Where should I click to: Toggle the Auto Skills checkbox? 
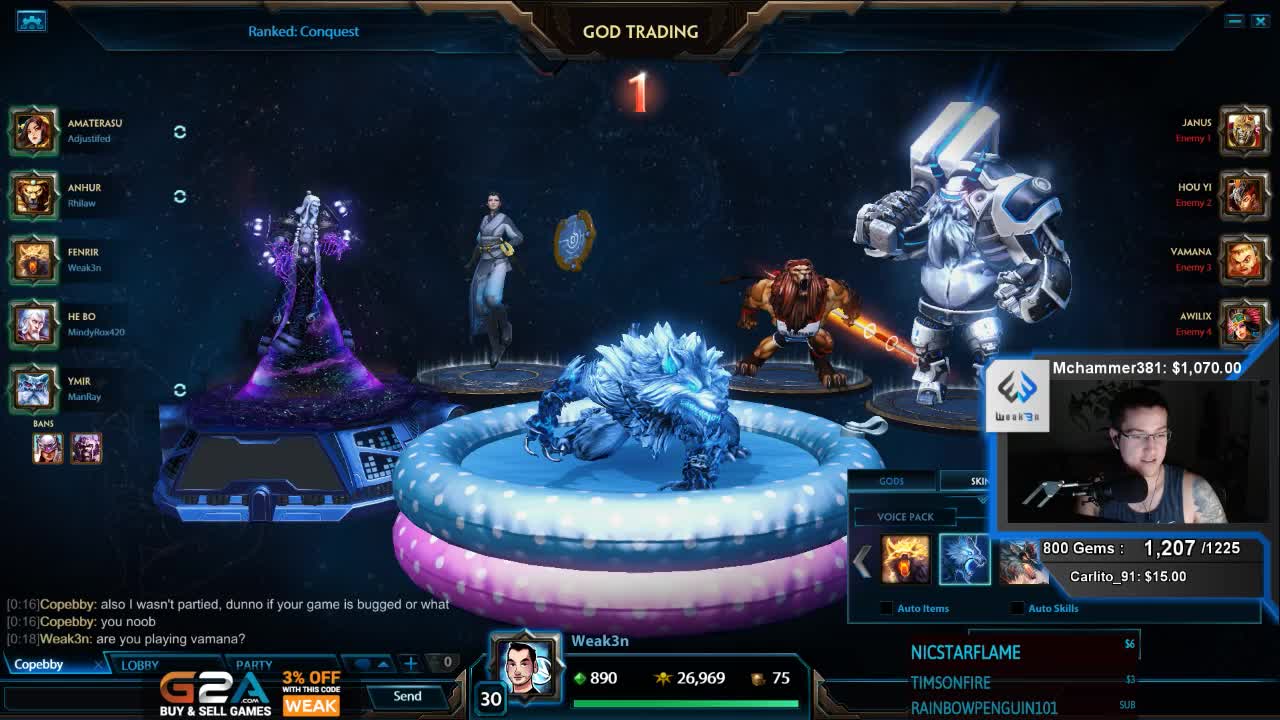[1017, 608]
